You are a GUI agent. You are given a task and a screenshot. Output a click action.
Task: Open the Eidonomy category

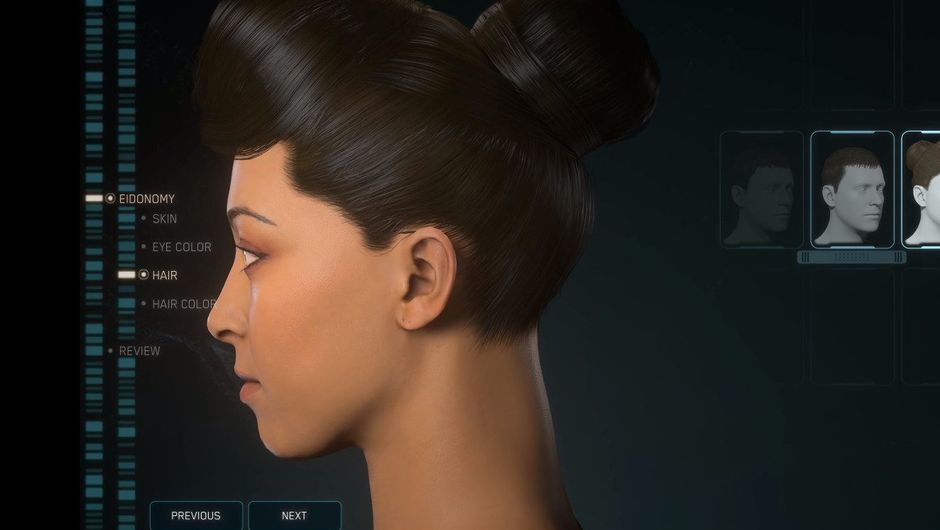[146, 199]
